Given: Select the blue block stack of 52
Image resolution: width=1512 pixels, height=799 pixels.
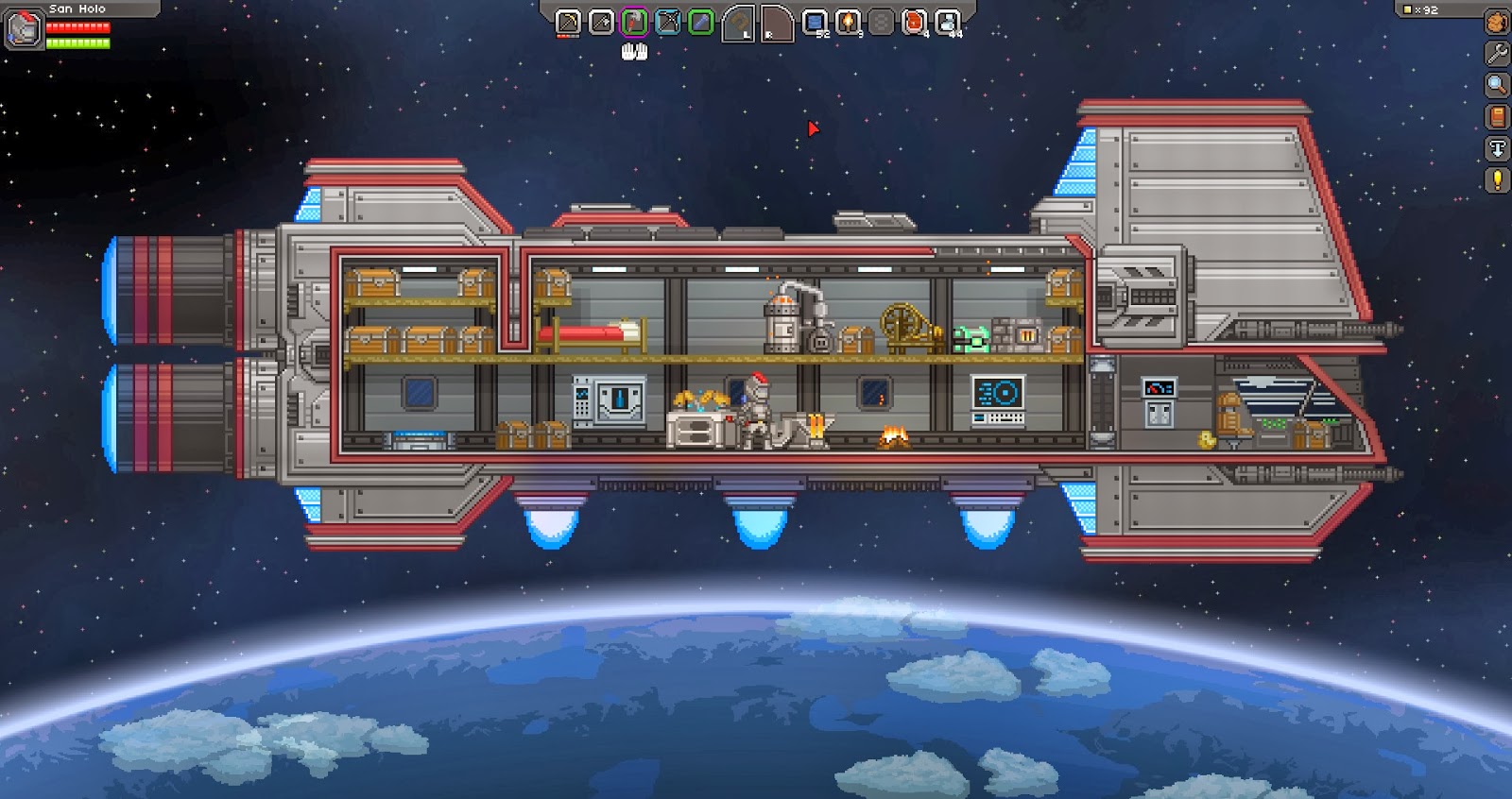Looking at the screenshot, I should pos(815,22).
